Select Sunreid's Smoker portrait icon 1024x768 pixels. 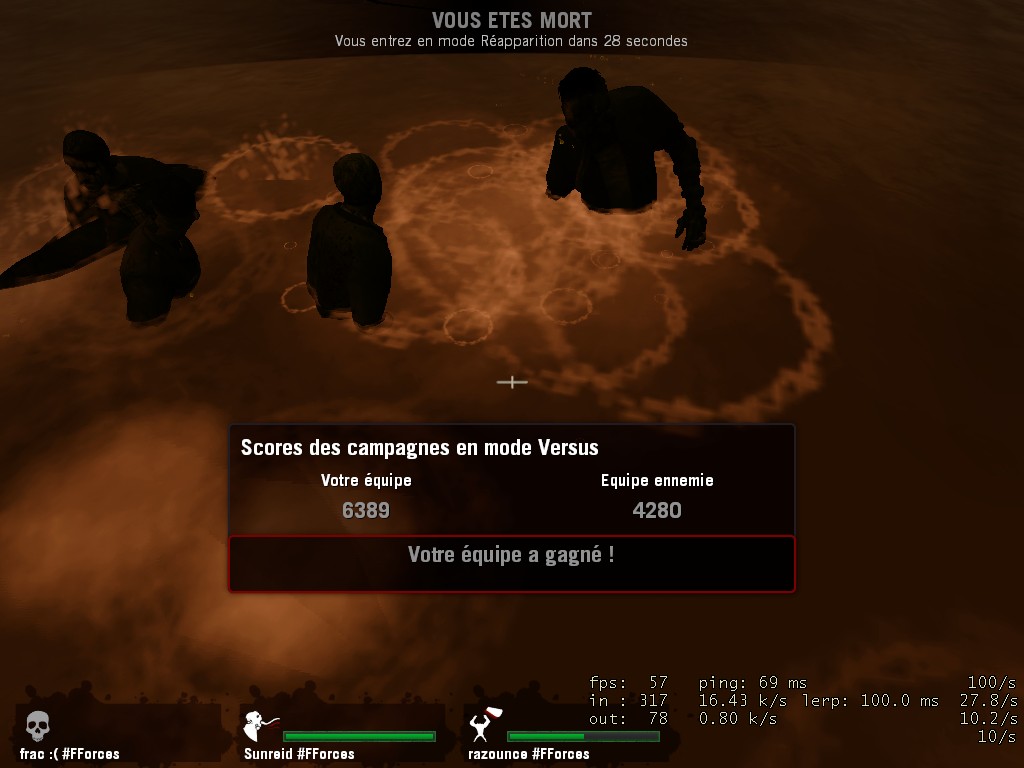tap(260, 724)
